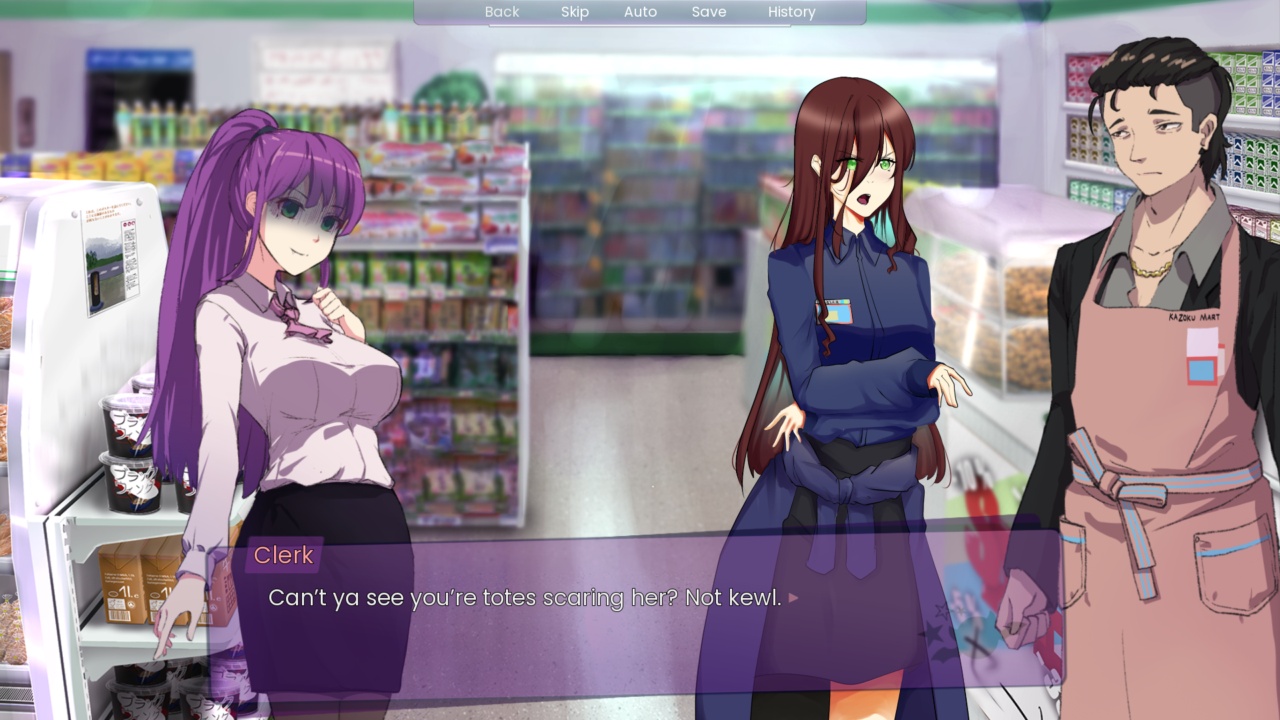Click Back to rewind to the previous line
The height and width of the screenshot is (720, 1280).
click(500, 11)
